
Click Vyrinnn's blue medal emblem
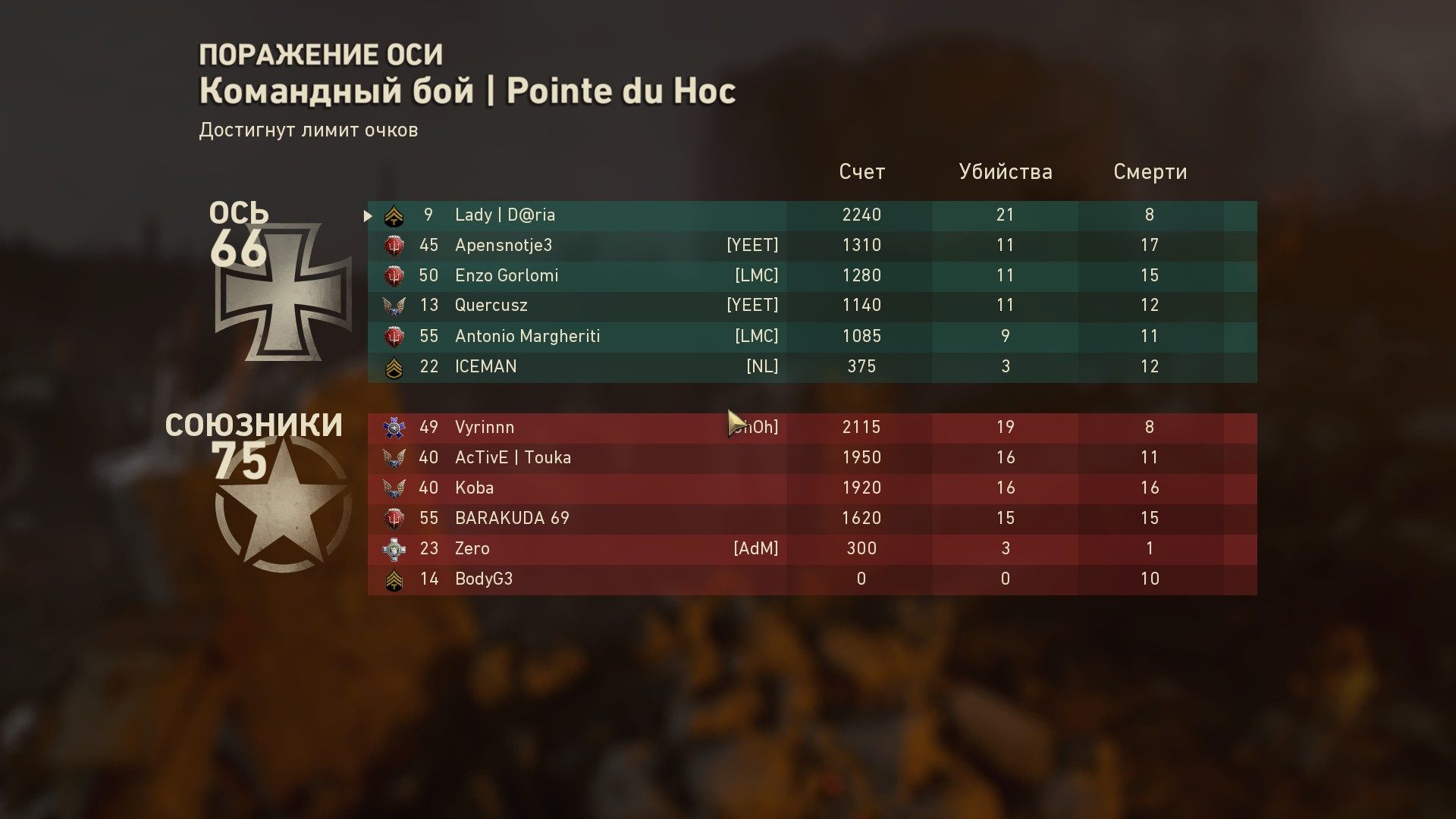[x=394, y=427]
